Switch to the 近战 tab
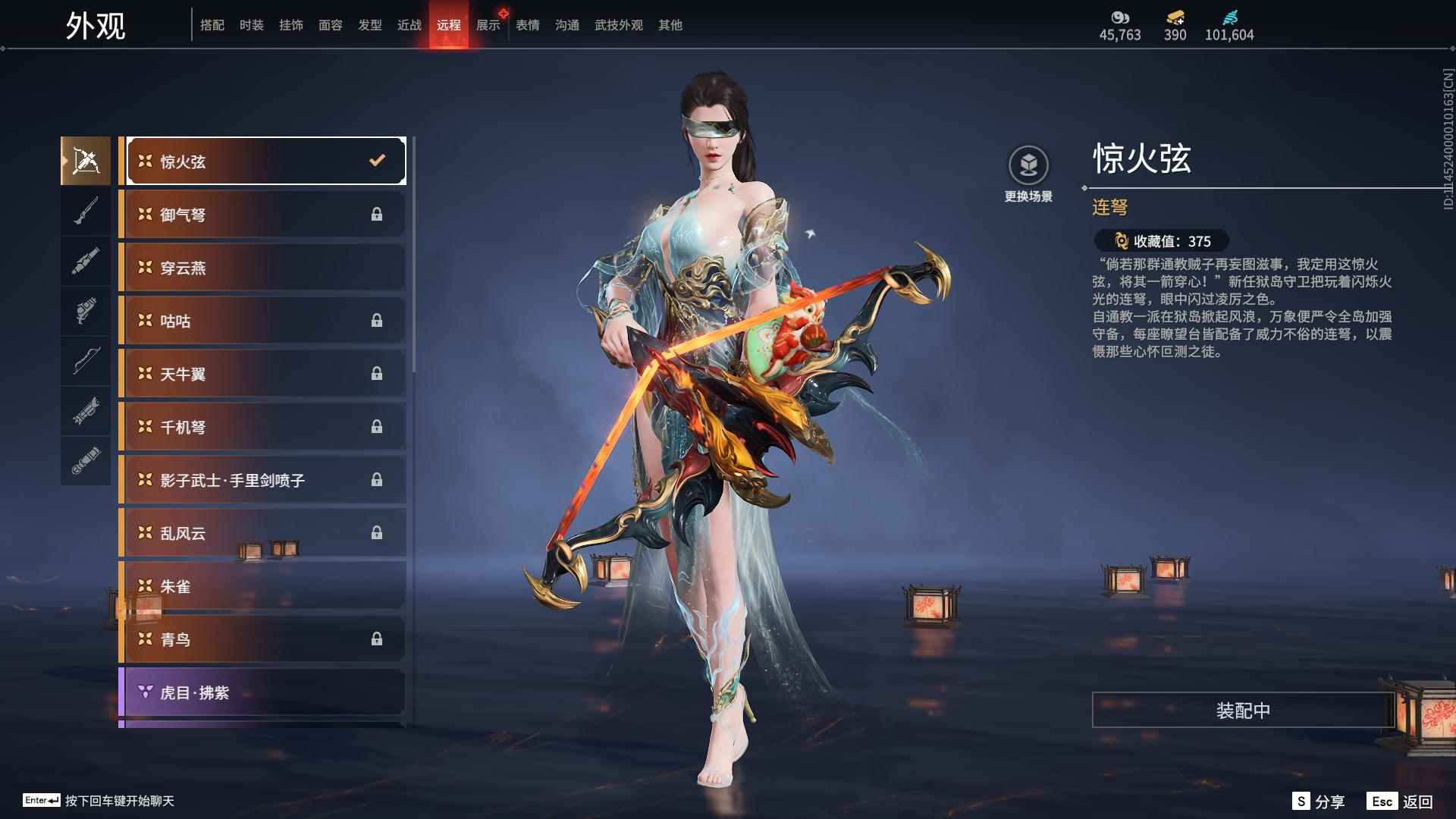Screen dimensions: 1456x819 coord(409,25)
